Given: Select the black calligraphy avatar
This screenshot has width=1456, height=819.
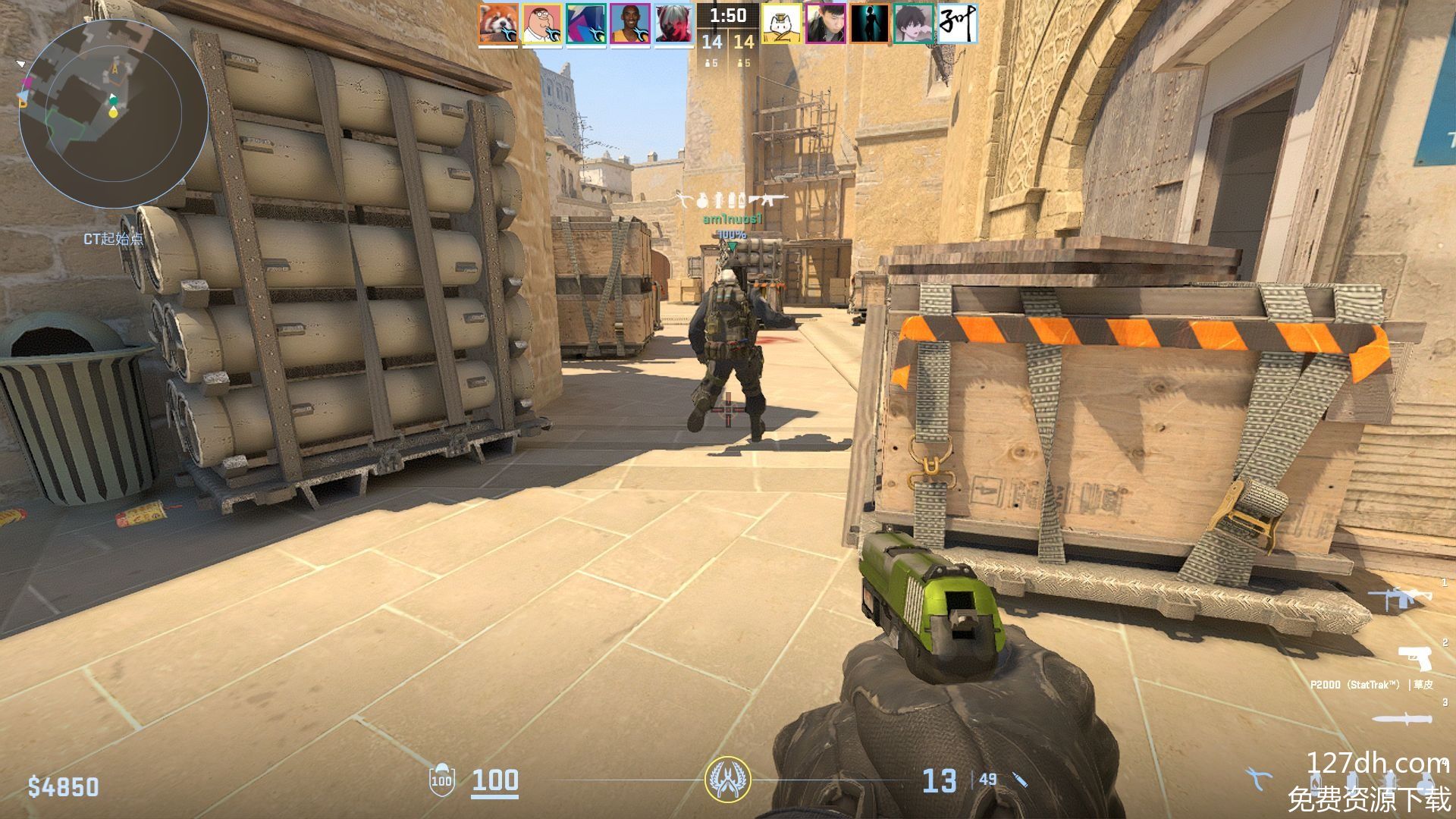Looking at the screenshot, I should [957, 24].
